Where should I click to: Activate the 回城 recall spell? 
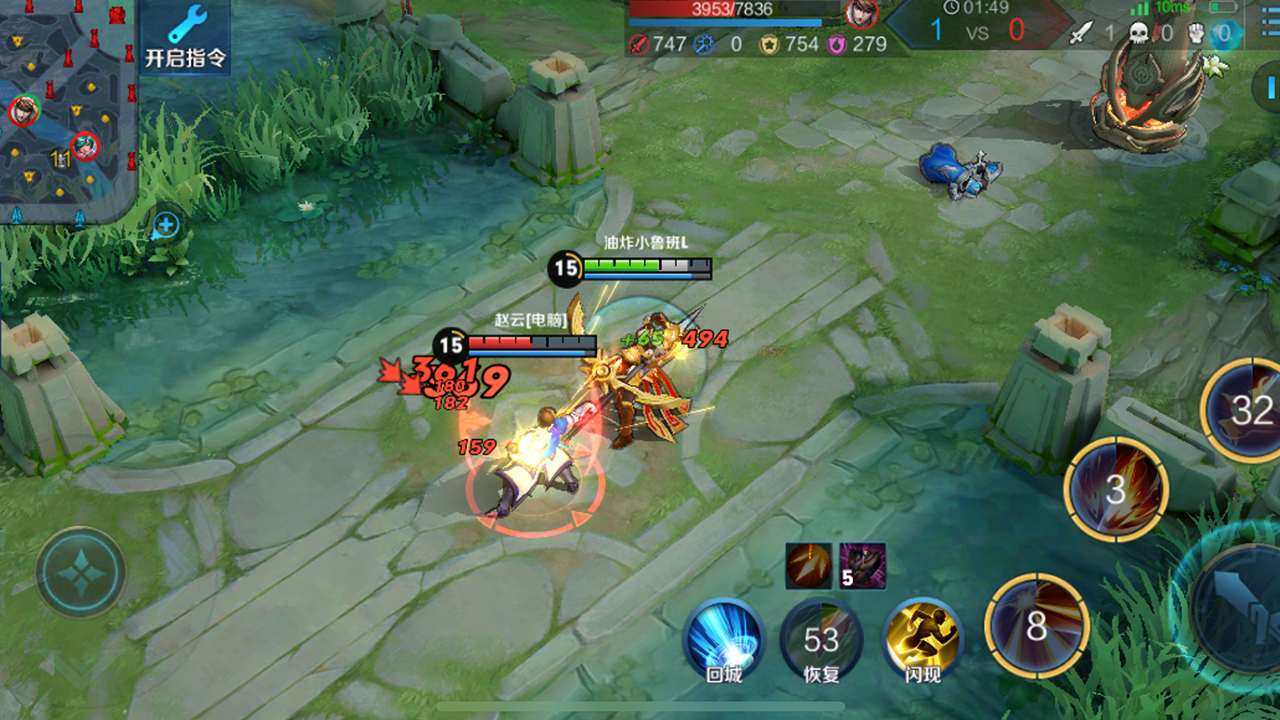[x=723, y=638]
